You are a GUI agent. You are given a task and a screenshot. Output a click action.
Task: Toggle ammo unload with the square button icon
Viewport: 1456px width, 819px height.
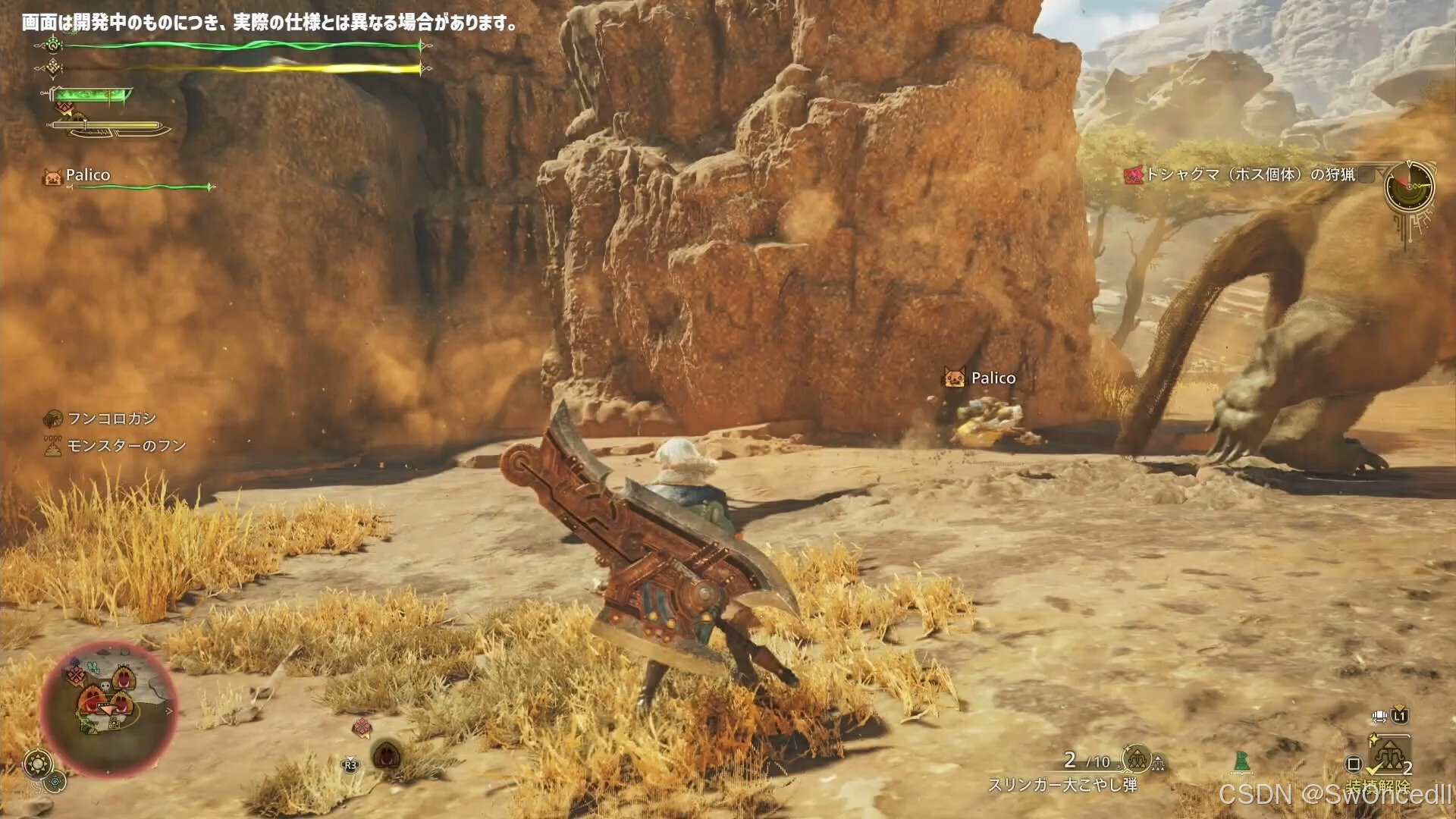click(1353, 764)
